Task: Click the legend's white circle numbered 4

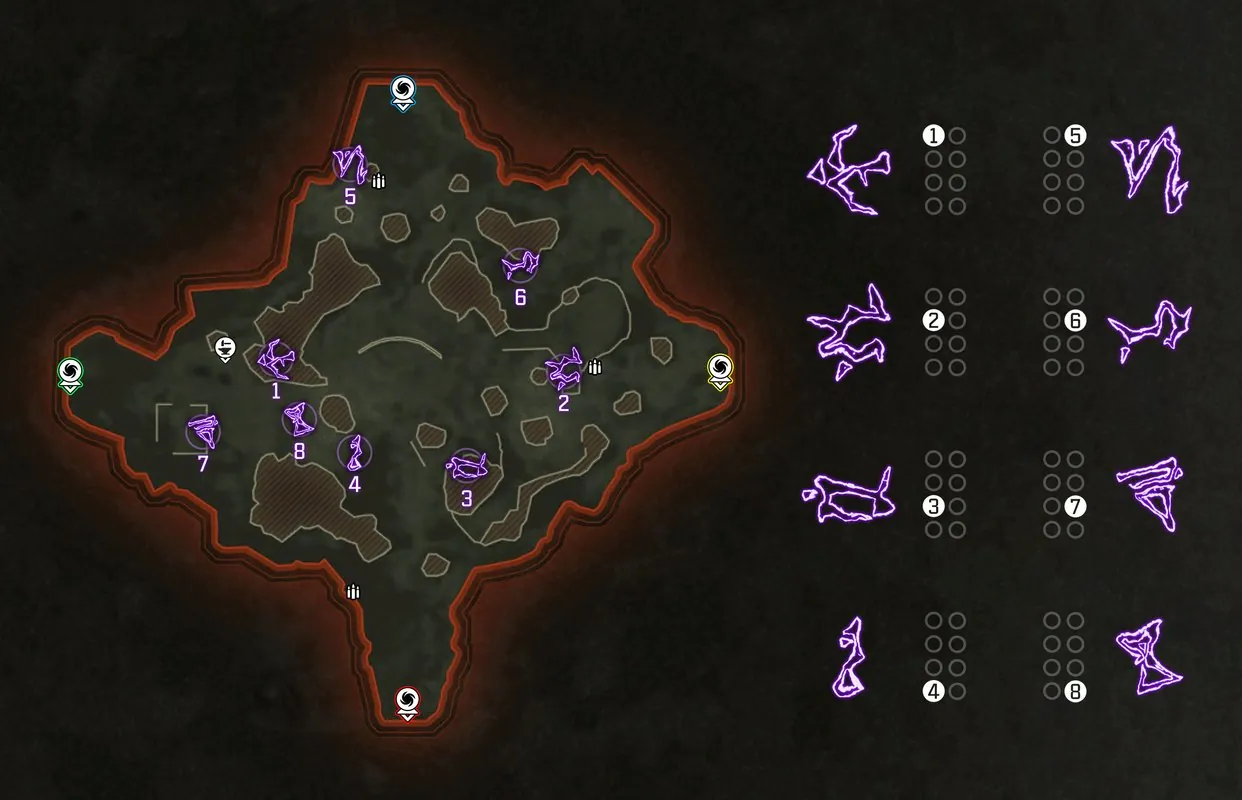Action: click(934, 691)
